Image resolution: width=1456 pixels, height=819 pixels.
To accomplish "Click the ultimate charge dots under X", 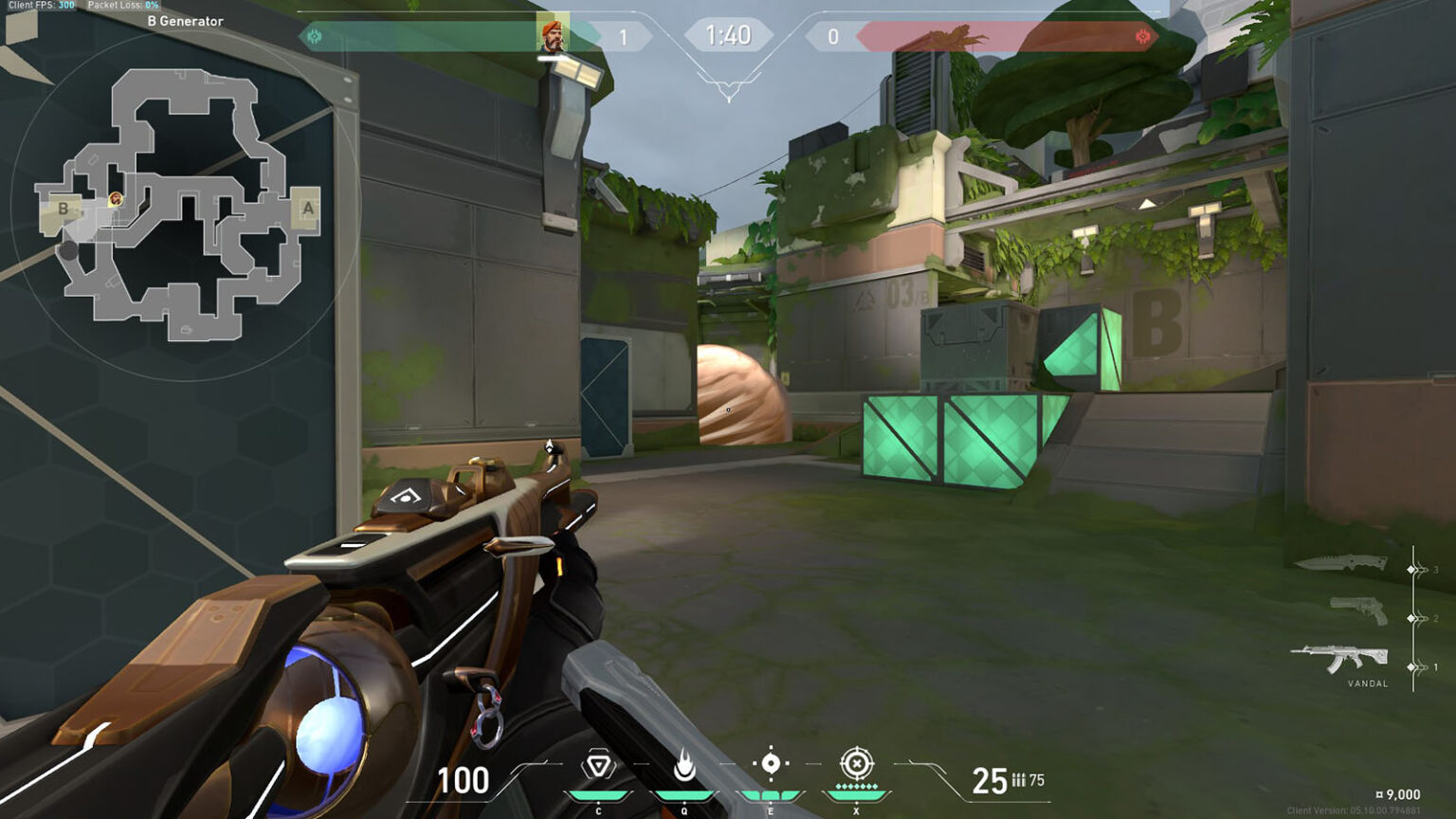I will pos(858,787).
